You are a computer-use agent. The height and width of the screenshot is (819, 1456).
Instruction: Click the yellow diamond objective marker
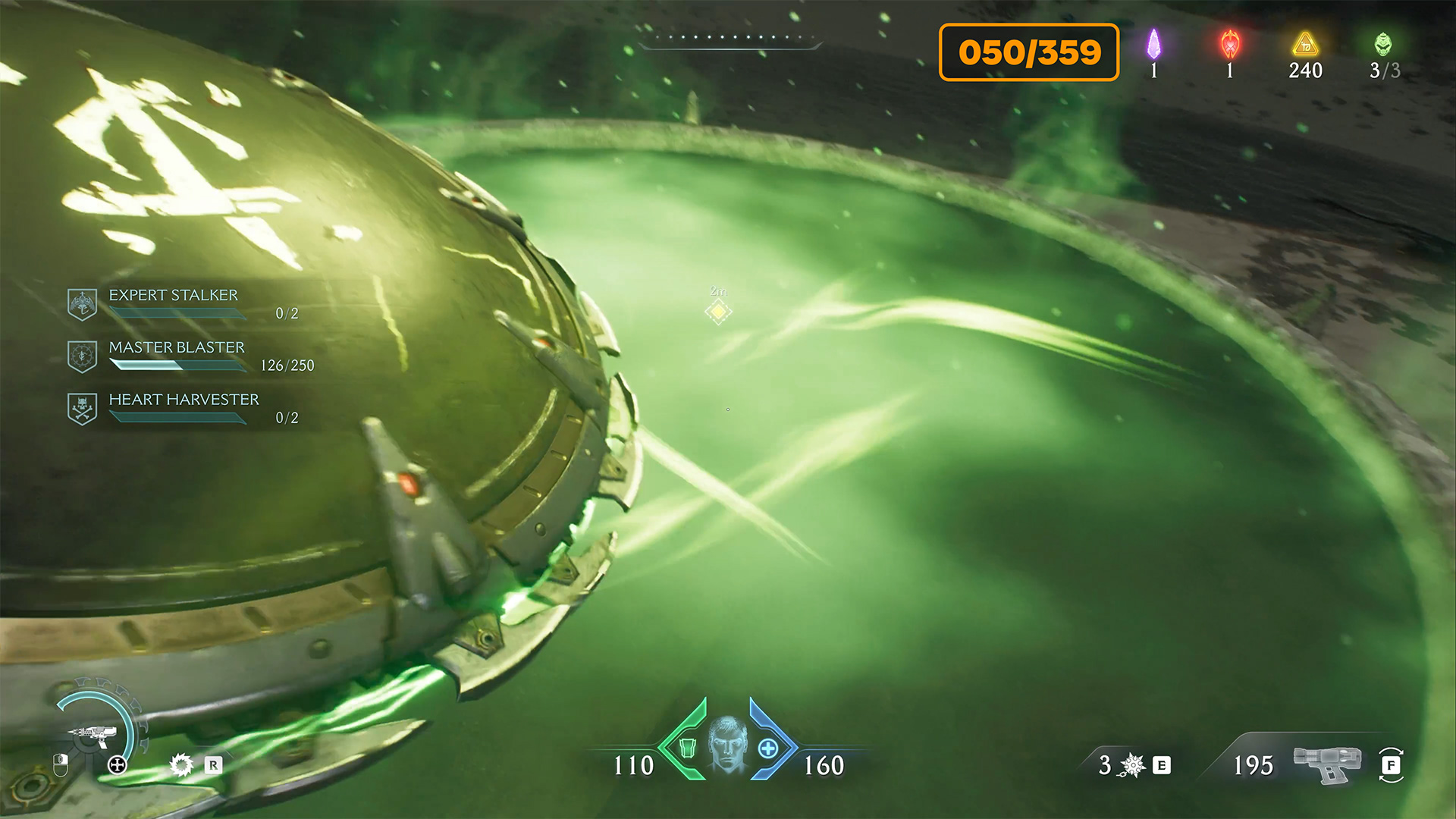click(717, 311)
